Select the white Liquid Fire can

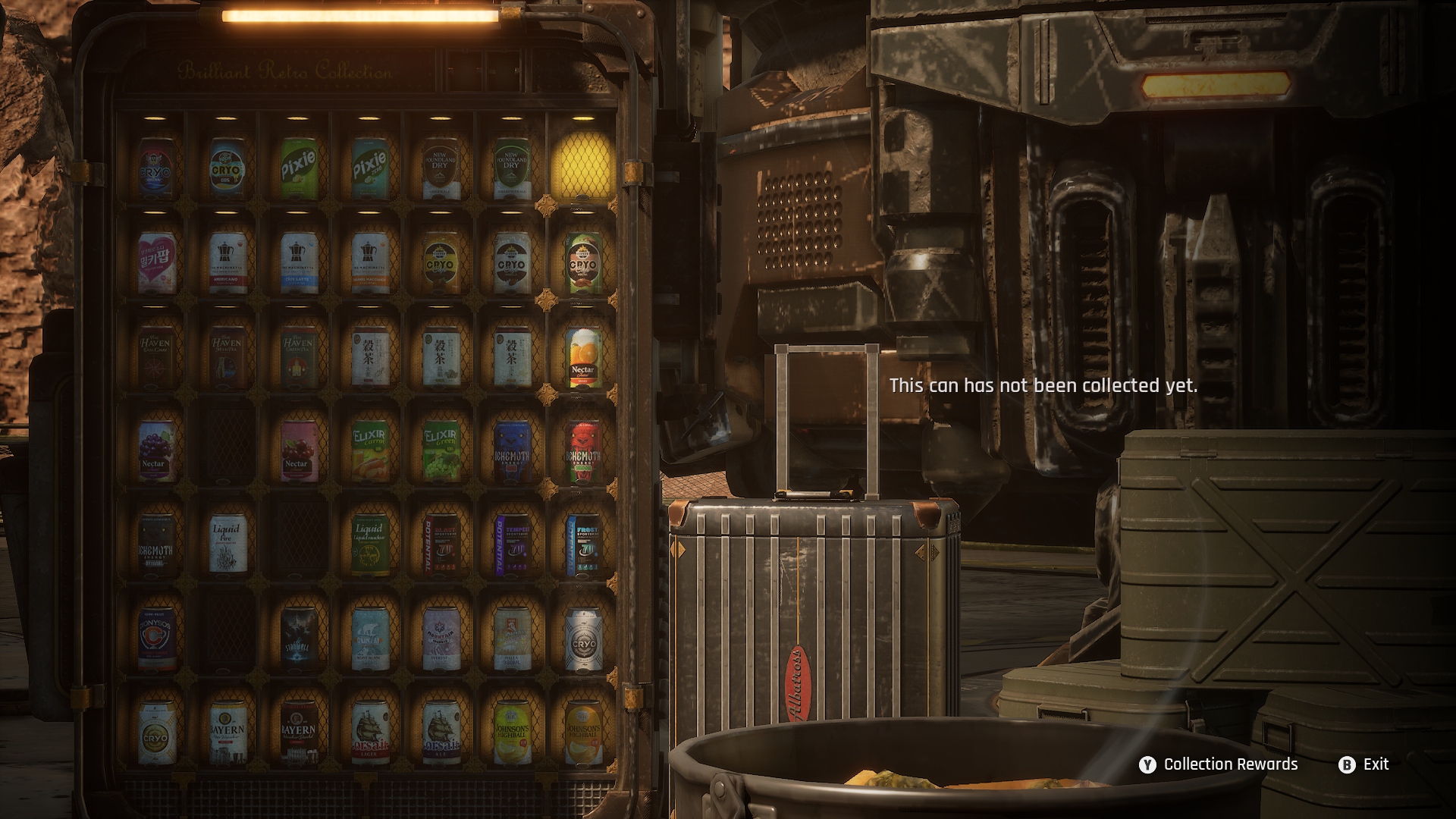pyautogui.click(x=227, y=544)
